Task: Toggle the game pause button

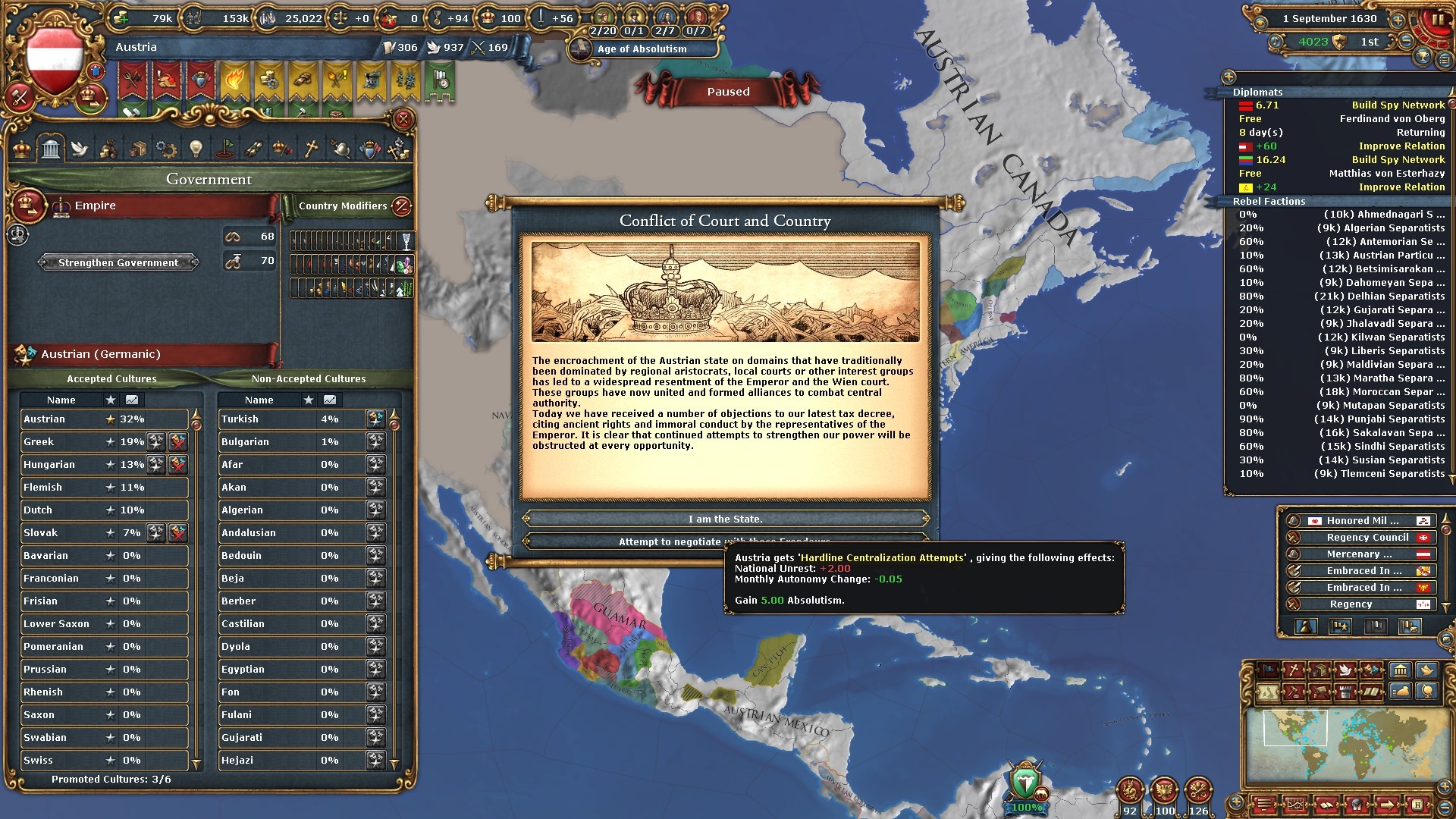Action: [x=1436, y=20]
